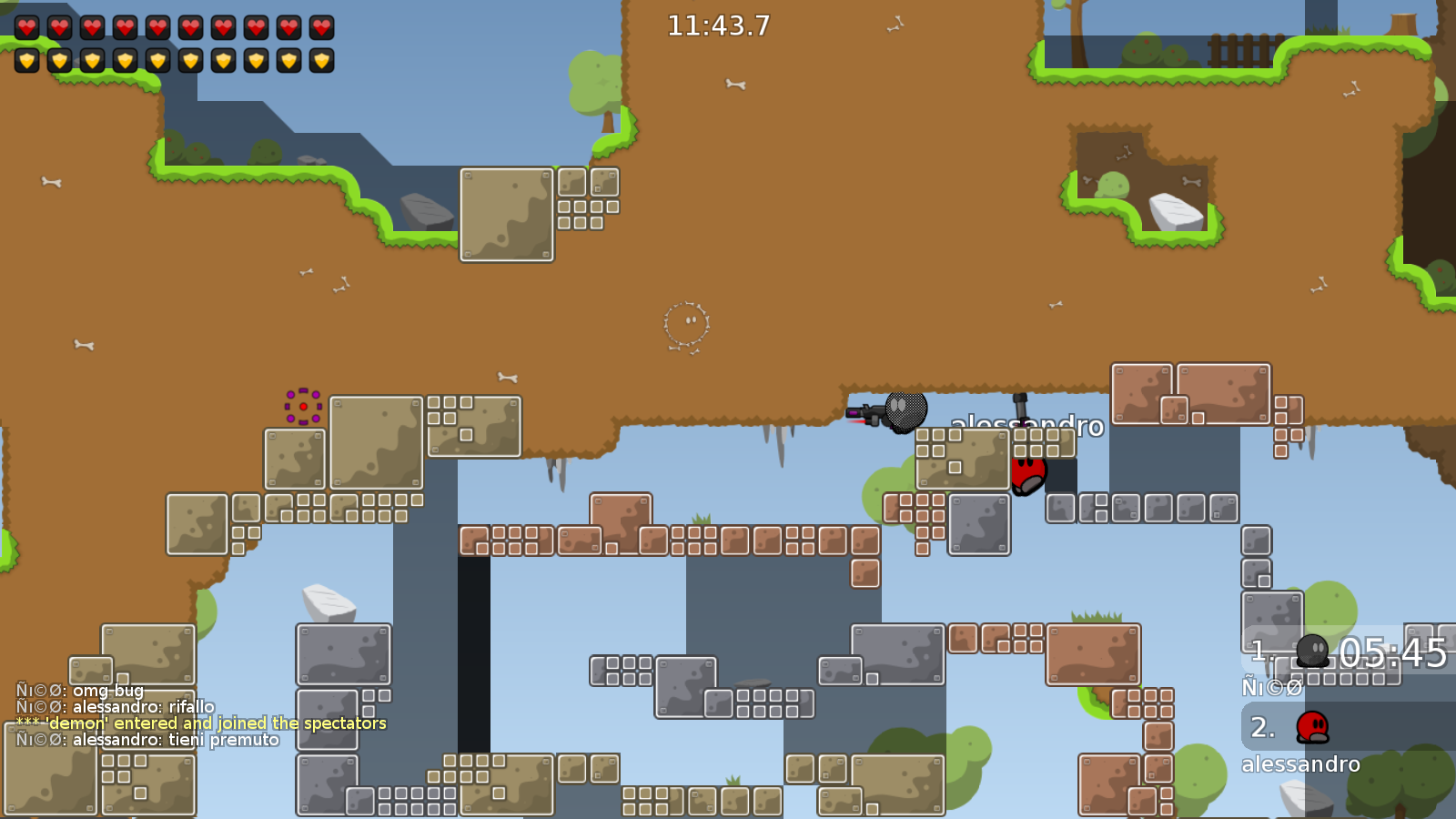Select the first yellow armor shield icon
Viewport: 1456px width, 819px height.
[26, 62]
